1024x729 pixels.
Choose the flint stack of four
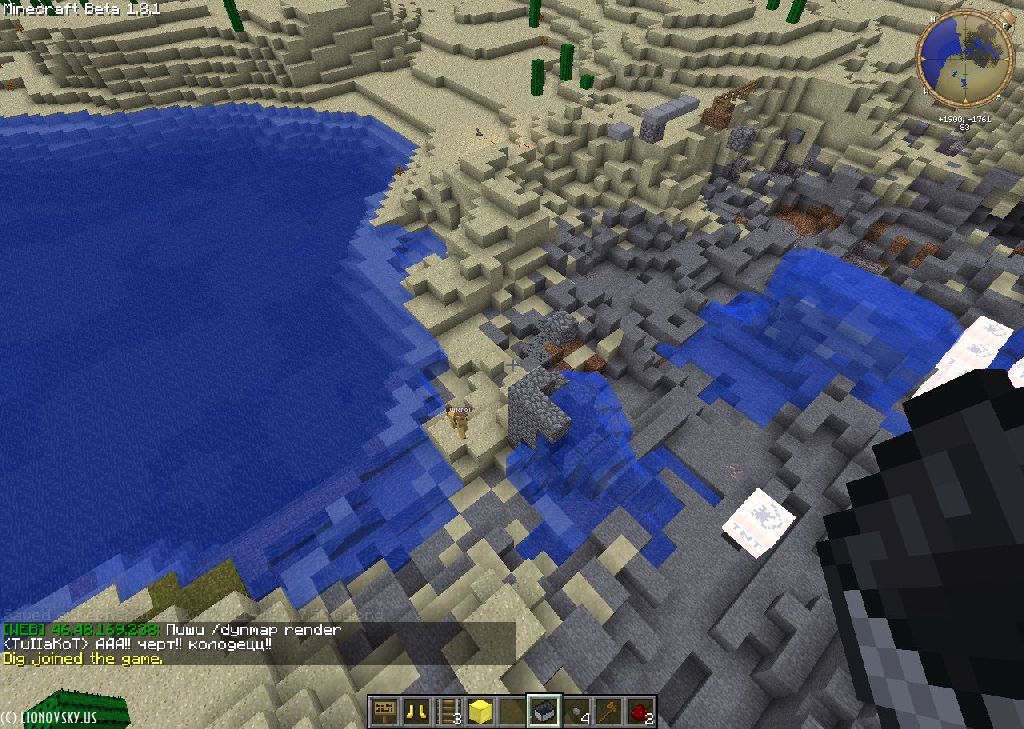tap(577, 711)
